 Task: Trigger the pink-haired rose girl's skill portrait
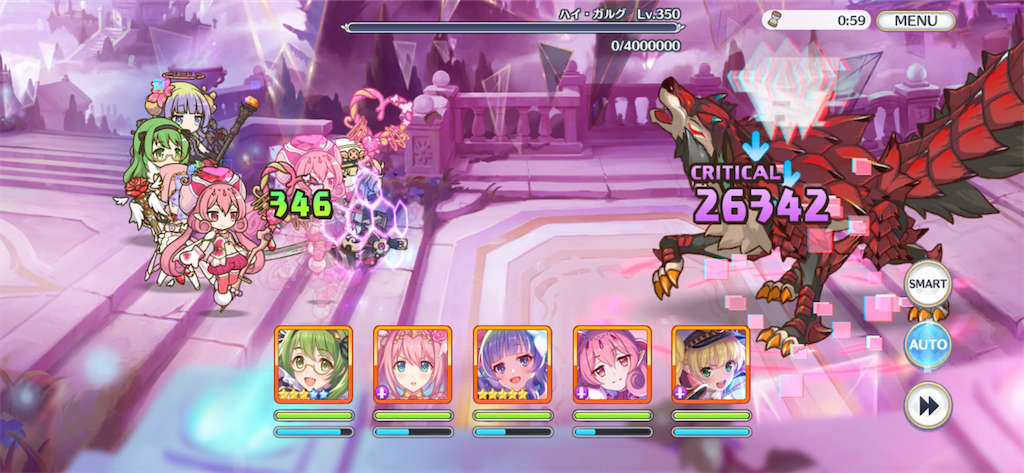point(413,364)
